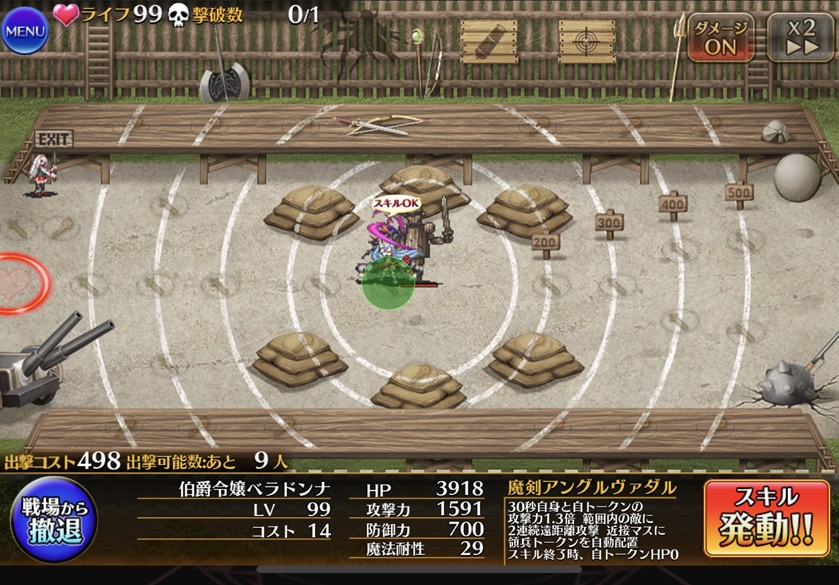Switch game speed with the x2 button
The image size is (839, 585).
[x=799, y=37]
